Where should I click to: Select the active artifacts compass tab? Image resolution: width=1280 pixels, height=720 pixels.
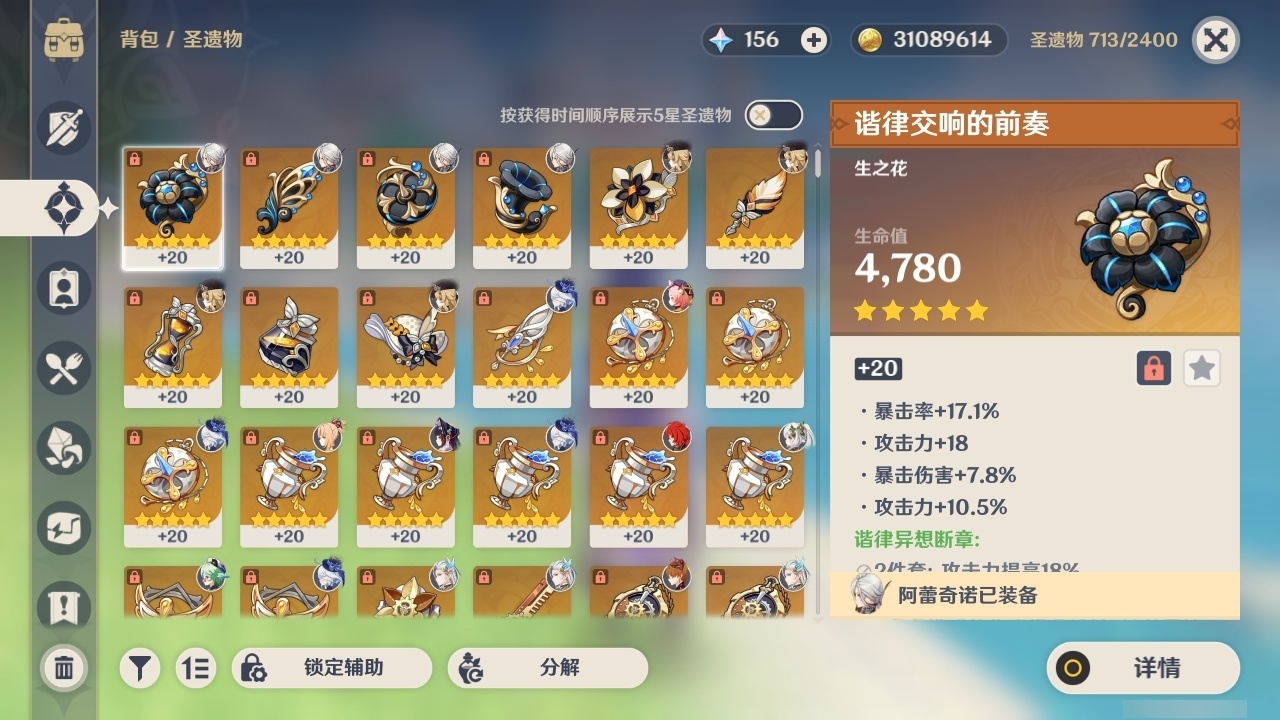tap(64, 205)
